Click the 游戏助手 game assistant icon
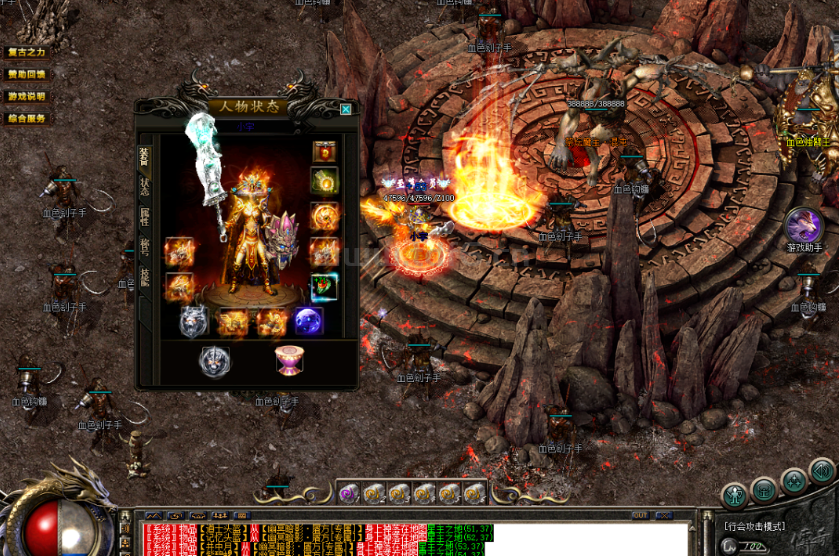Viewport: 840px width, 556px height. (803, 225)
